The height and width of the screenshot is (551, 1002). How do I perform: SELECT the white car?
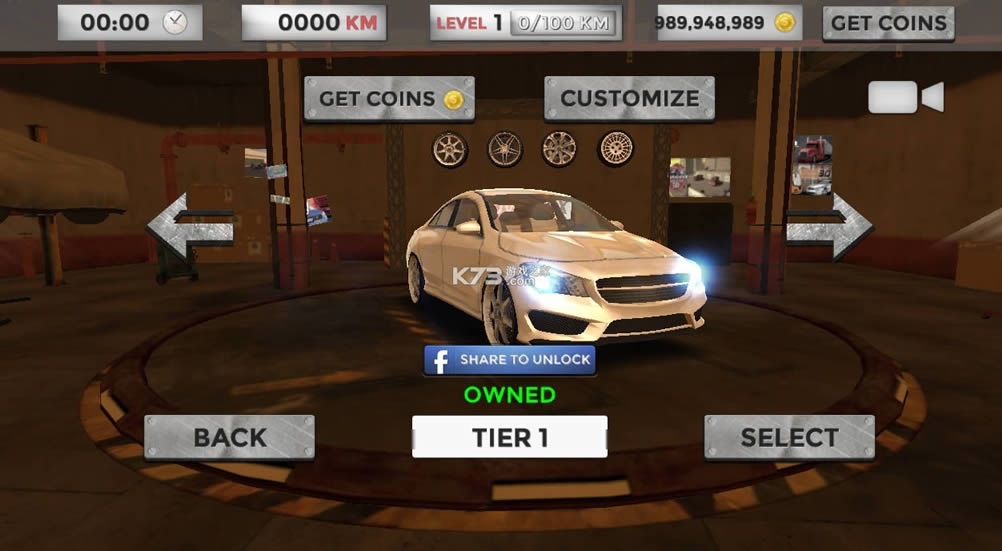click(788, 437)
